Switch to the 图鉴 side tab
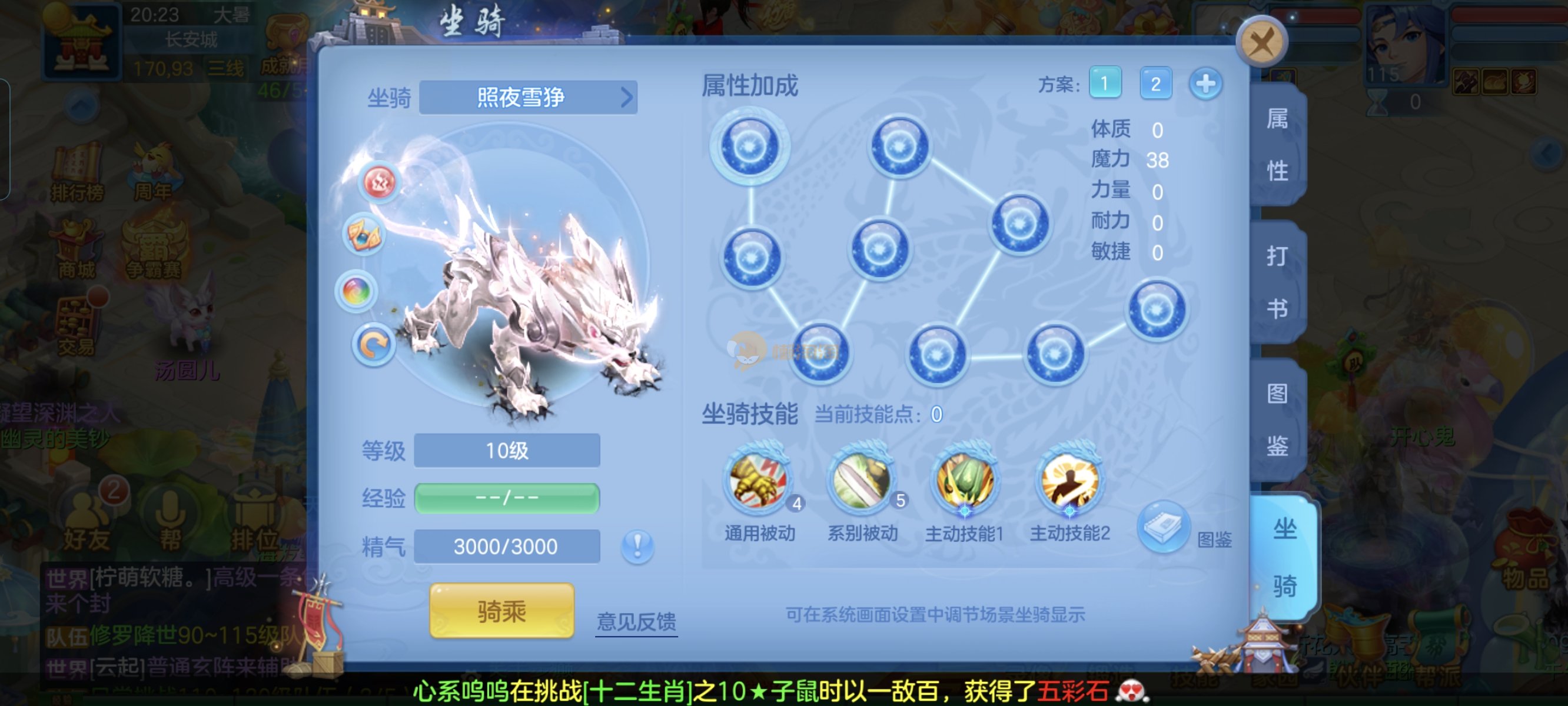 1277,420
